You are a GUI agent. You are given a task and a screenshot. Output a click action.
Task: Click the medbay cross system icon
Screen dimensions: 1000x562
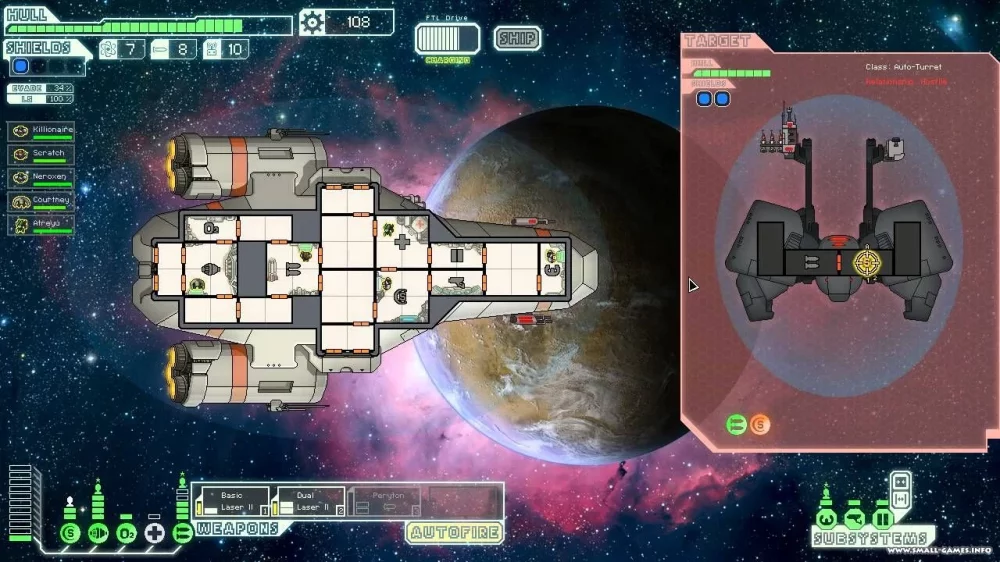[154, 532]
